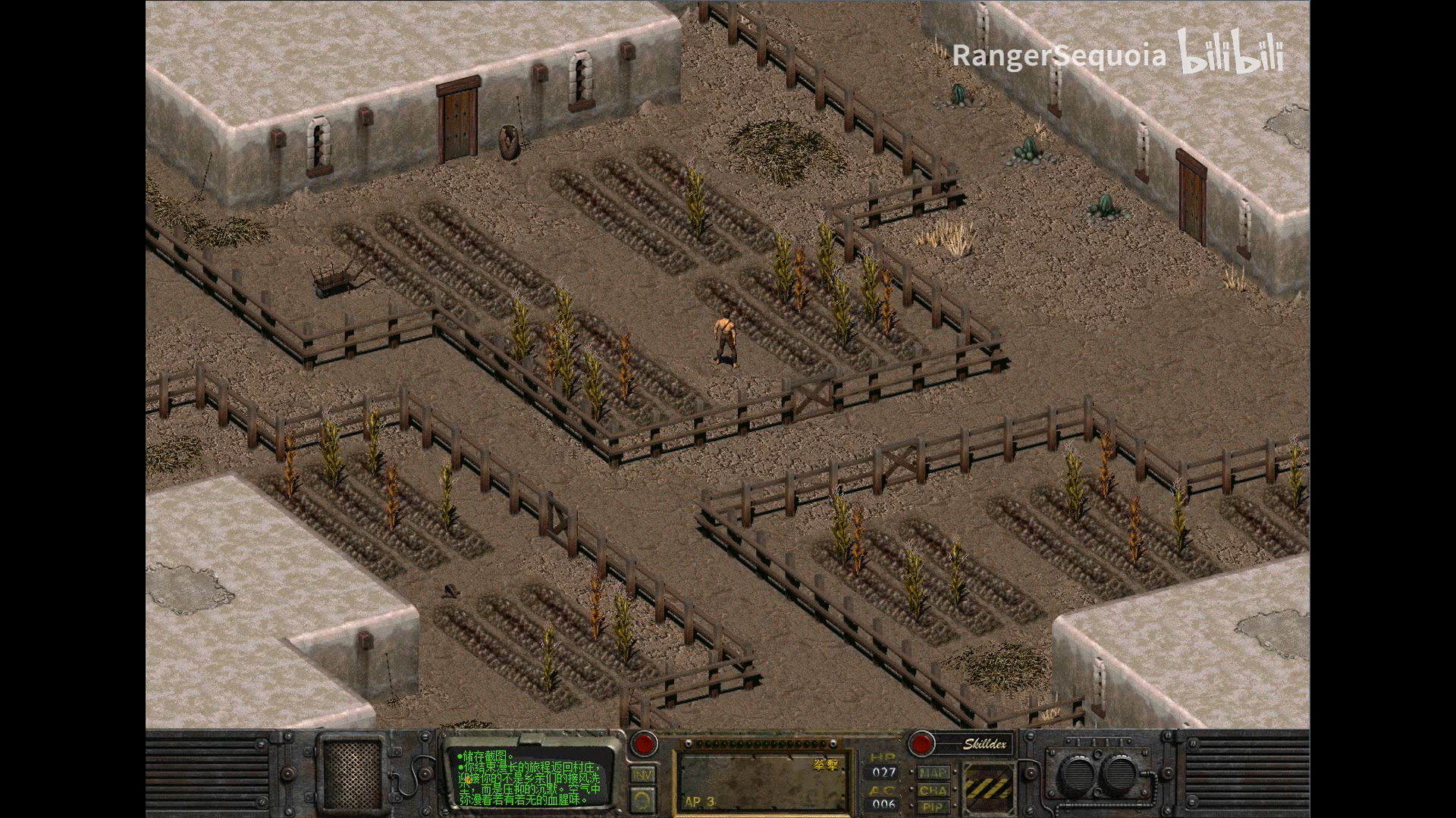Open the PIP-Boy with the PIP button
The height and width of the screenshot is (818, 1456).
click(x=932, y=807)
